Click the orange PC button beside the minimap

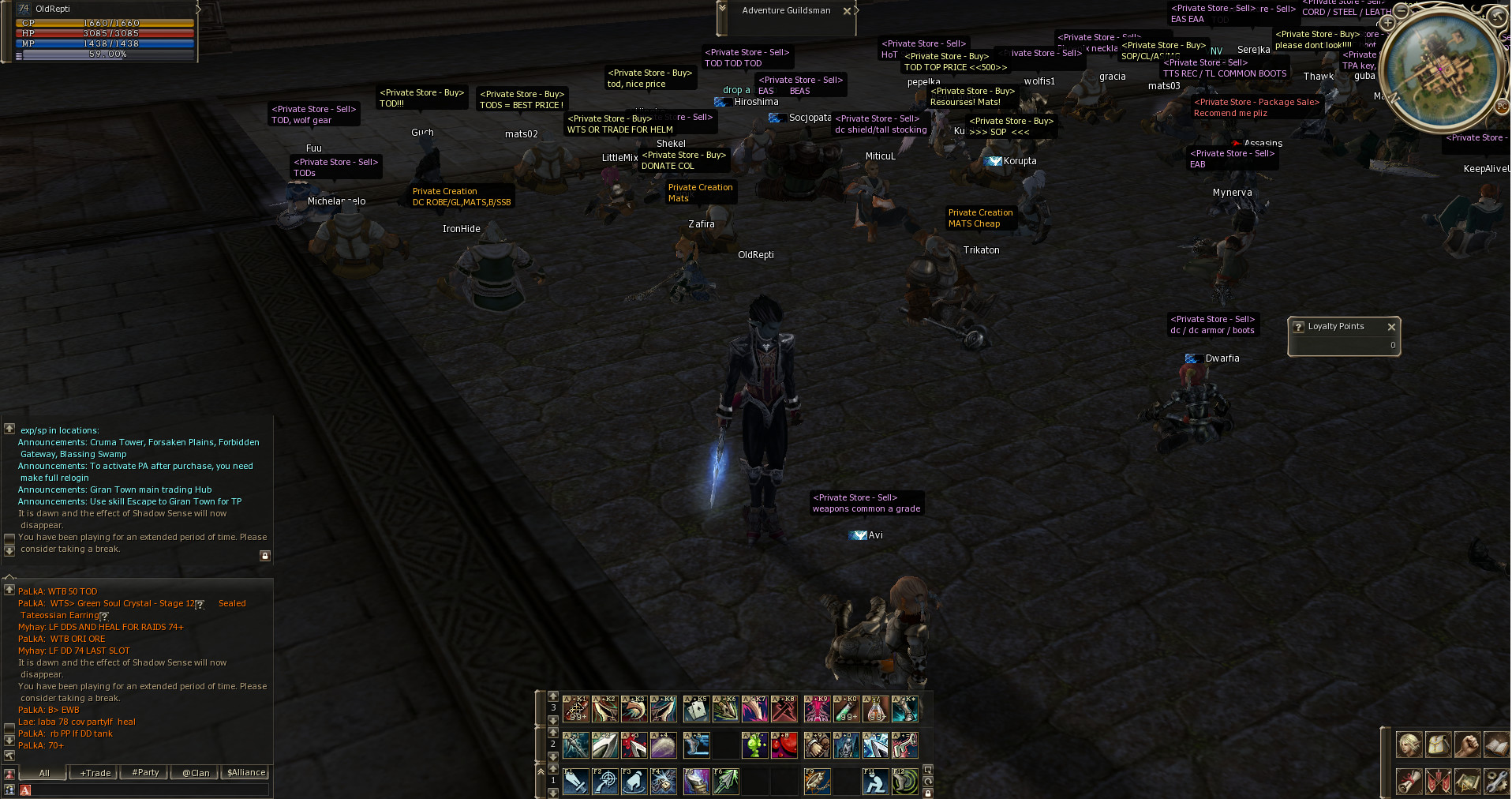pyautogui.click(x=1502, y=106)
